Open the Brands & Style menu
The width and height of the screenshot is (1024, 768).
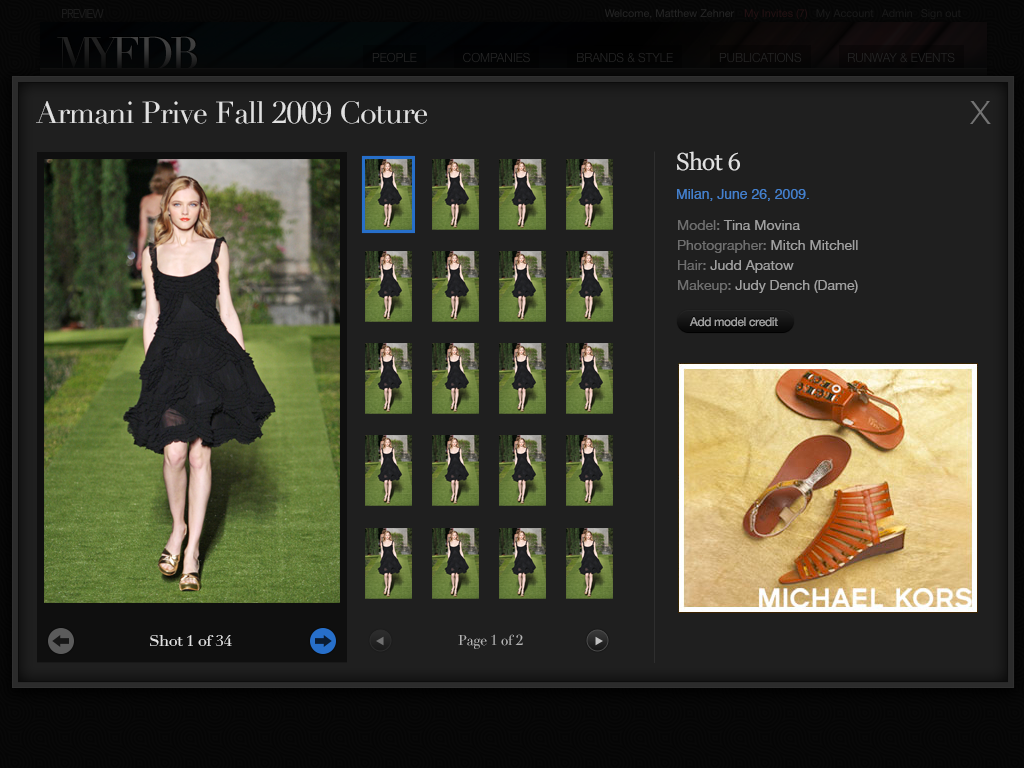coord(624,58)
